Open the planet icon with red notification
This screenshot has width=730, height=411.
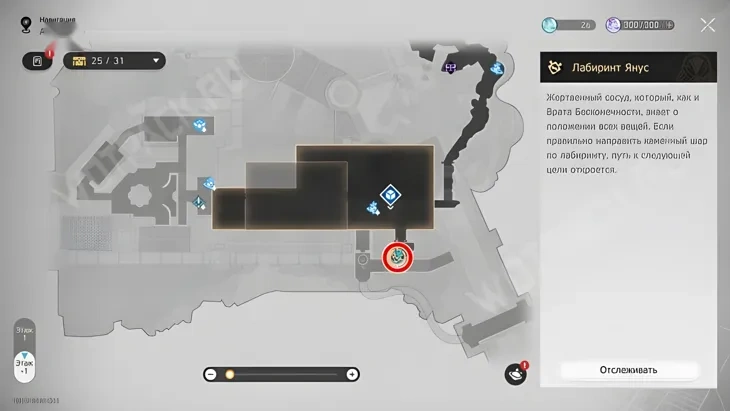(515, 374)
